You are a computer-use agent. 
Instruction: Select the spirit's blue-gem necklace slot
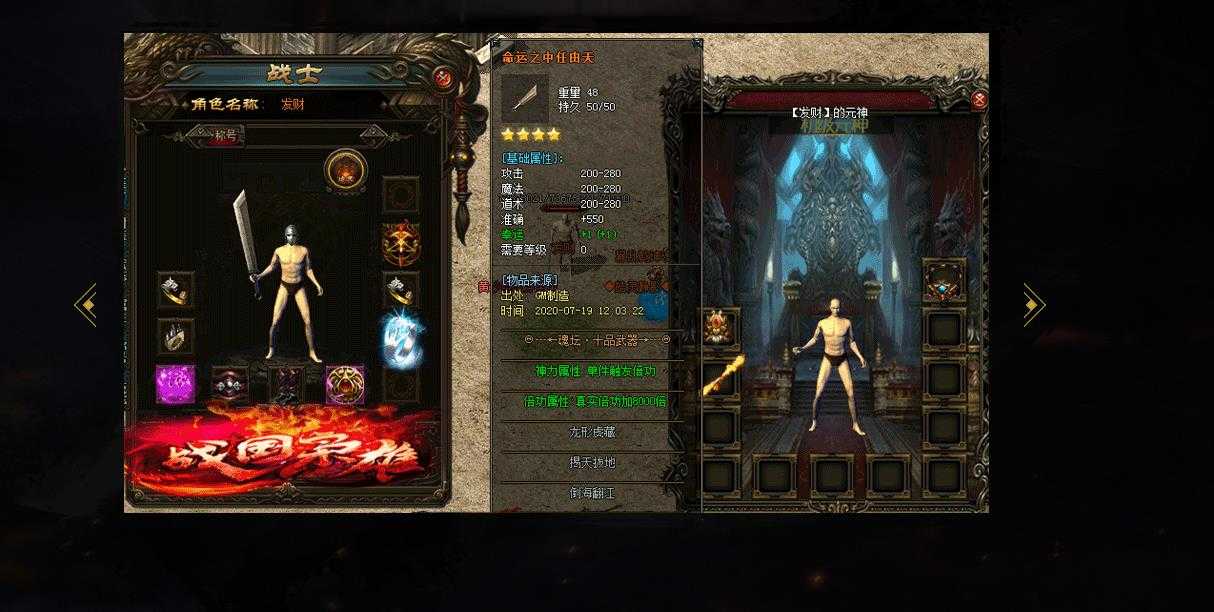(943, 279)
